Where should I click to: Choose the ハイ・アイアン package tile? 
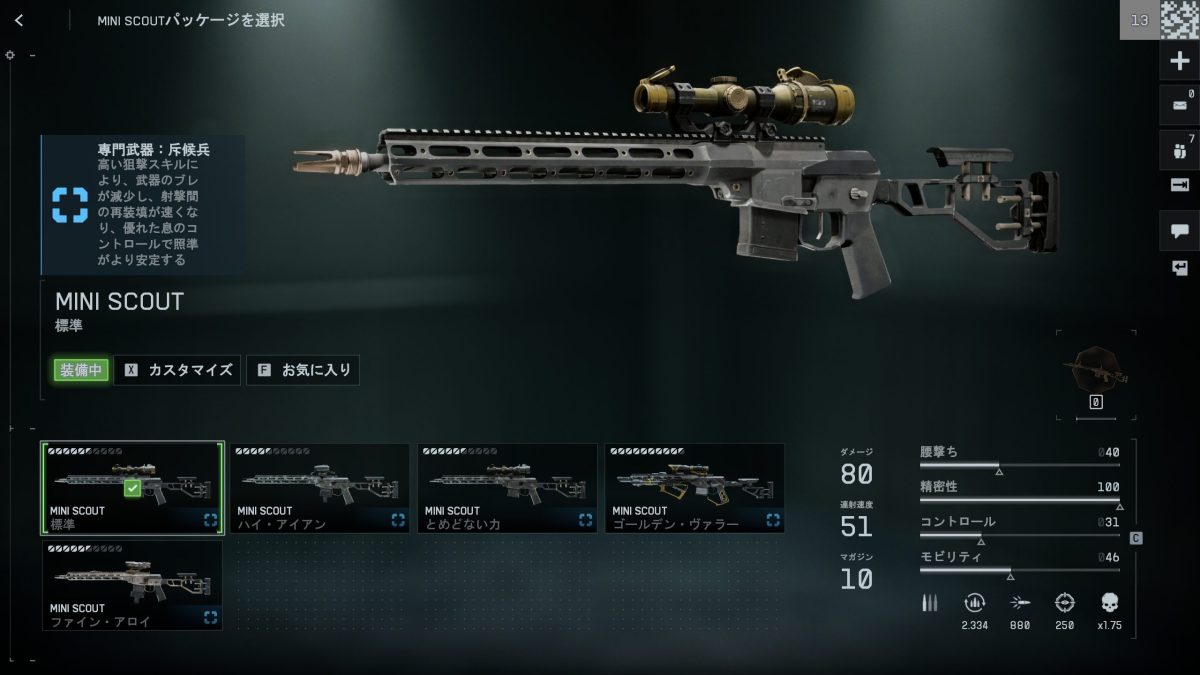click(319, 488)
